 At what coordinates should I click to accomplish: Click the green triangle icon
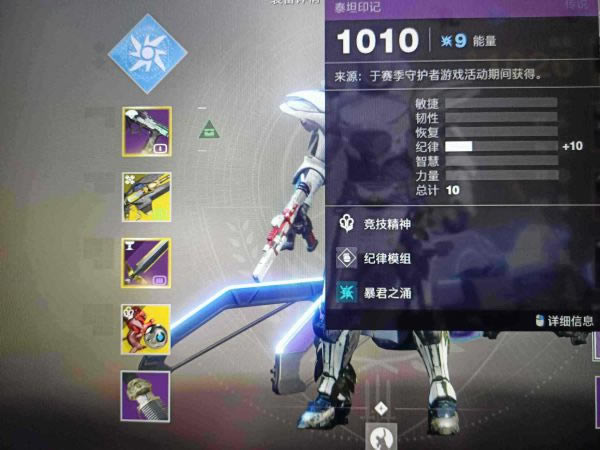tap(209, 128)
